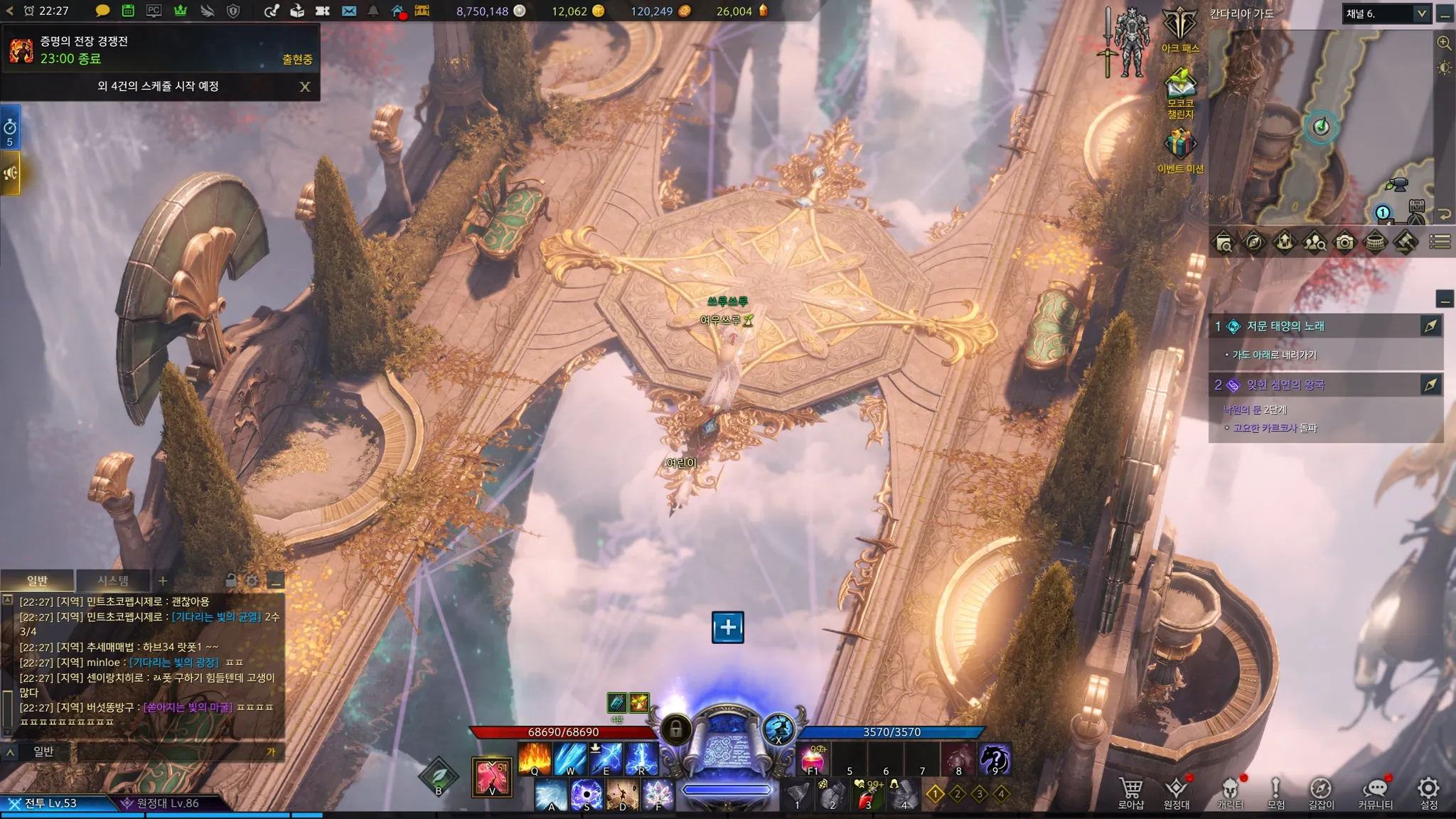Add a new chat tab
The width and height of the screenshot is (1456, 819).
tap(163, 581)
